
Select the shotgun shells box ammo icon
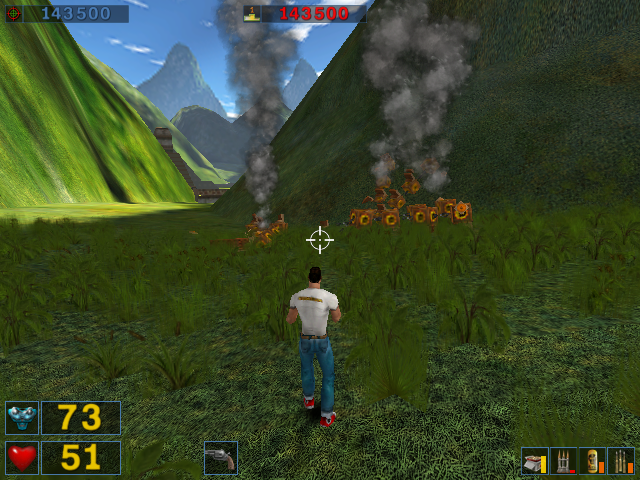tap(535, 461)
